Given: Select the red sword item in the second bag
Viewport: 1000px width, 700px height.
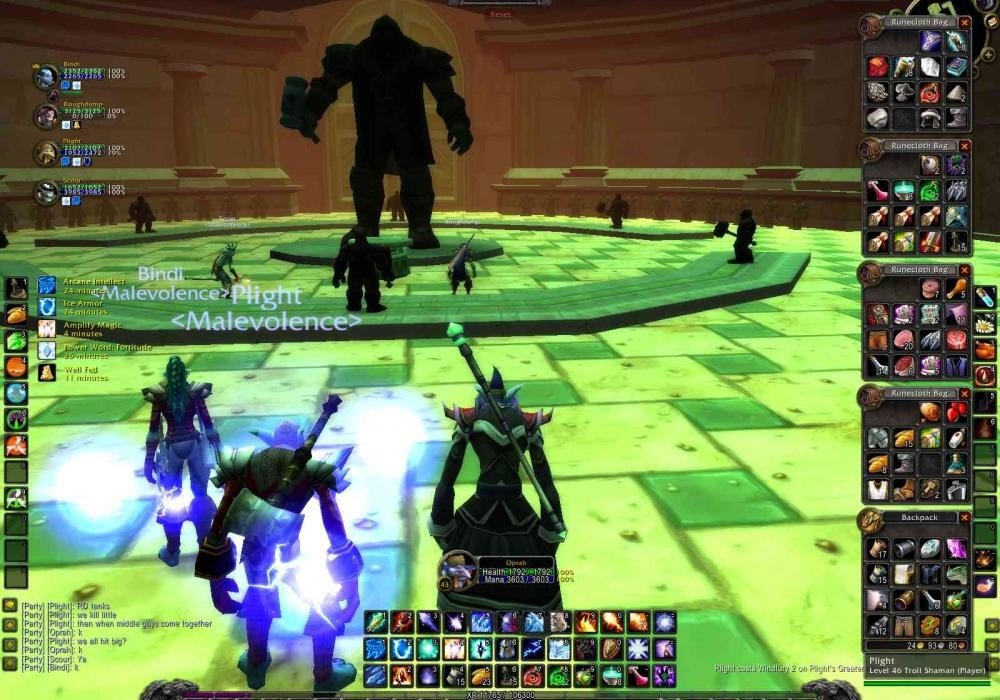Looking at the screenshot, I should (x=930, y=242).
